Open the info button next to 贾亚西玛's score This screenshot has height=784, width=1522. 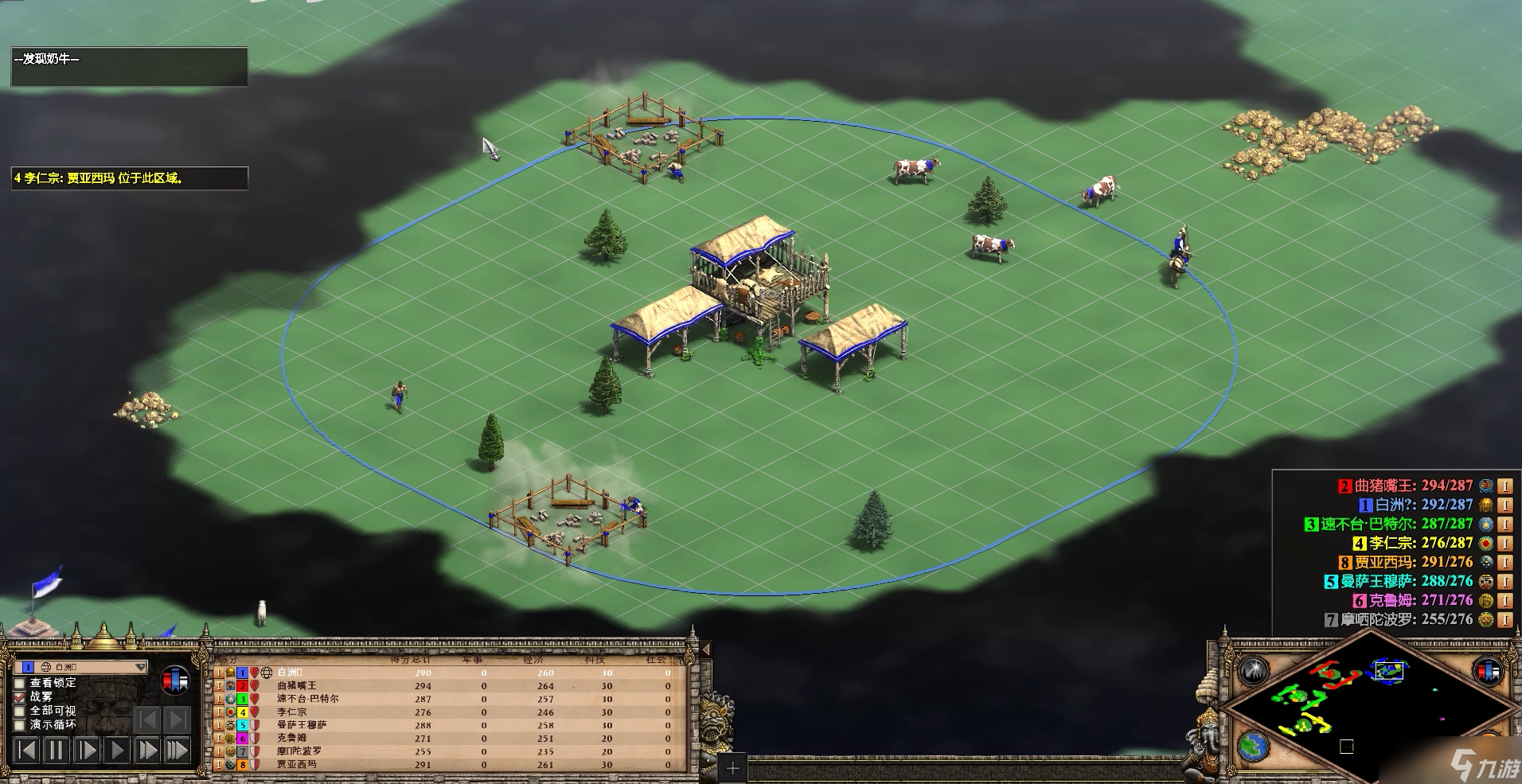pyautogui.click(x=1504, y=562)
